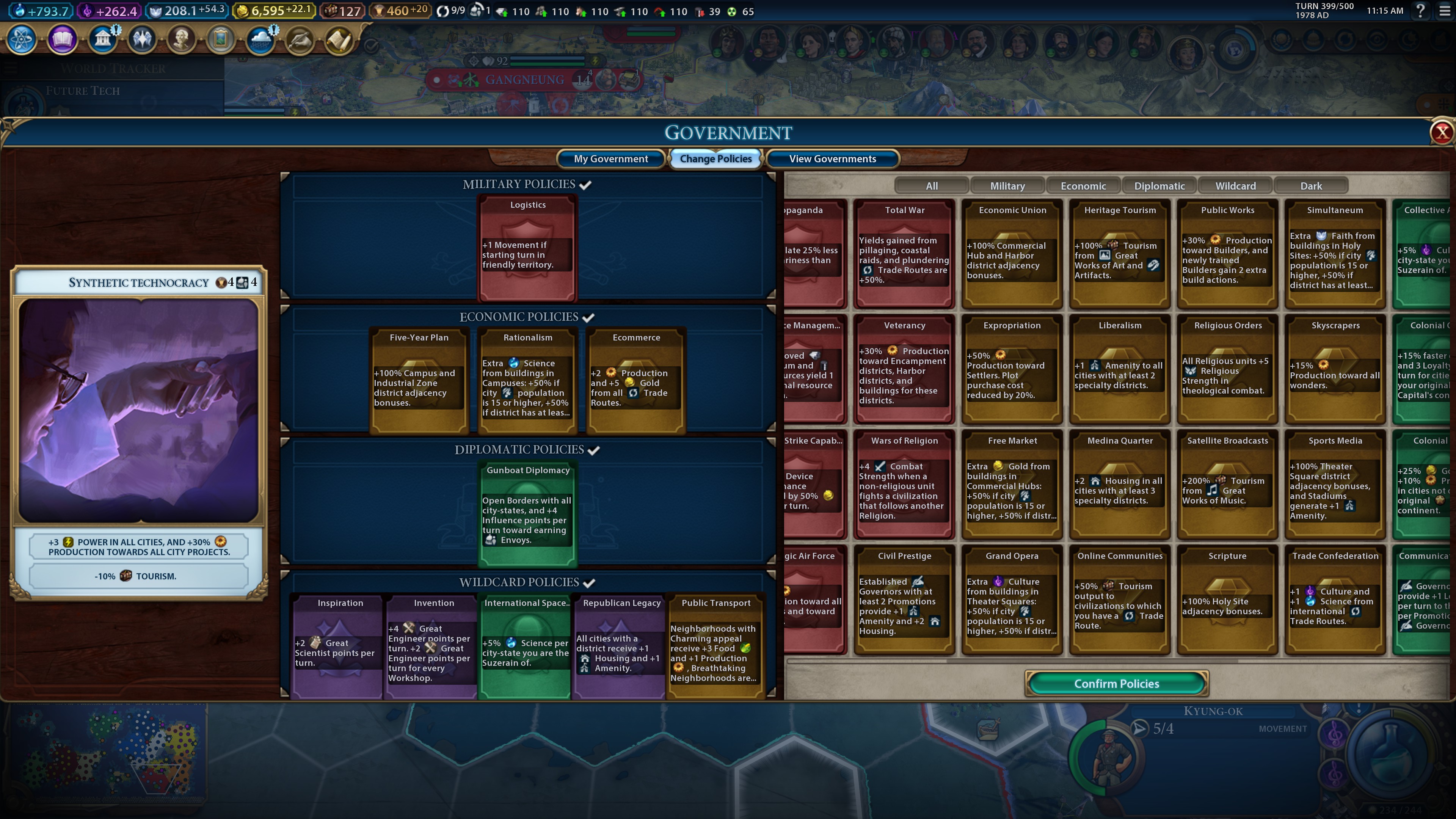Open the View Governments tab
Viewport: 1456px width, 819px height.
tap(832, 159)
